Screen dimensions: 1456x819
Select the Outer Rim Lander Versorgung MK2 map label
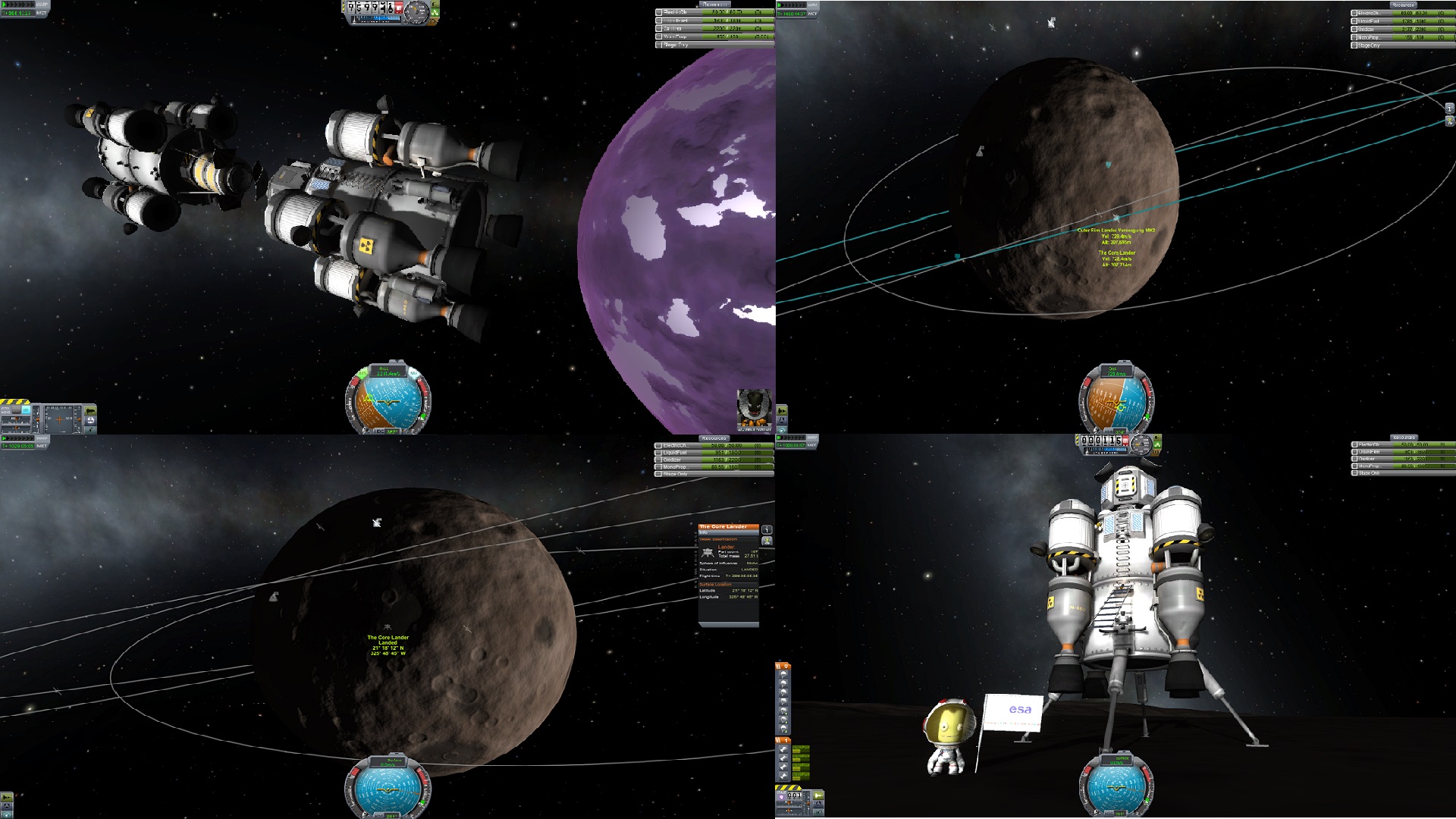coord(1116,230)
